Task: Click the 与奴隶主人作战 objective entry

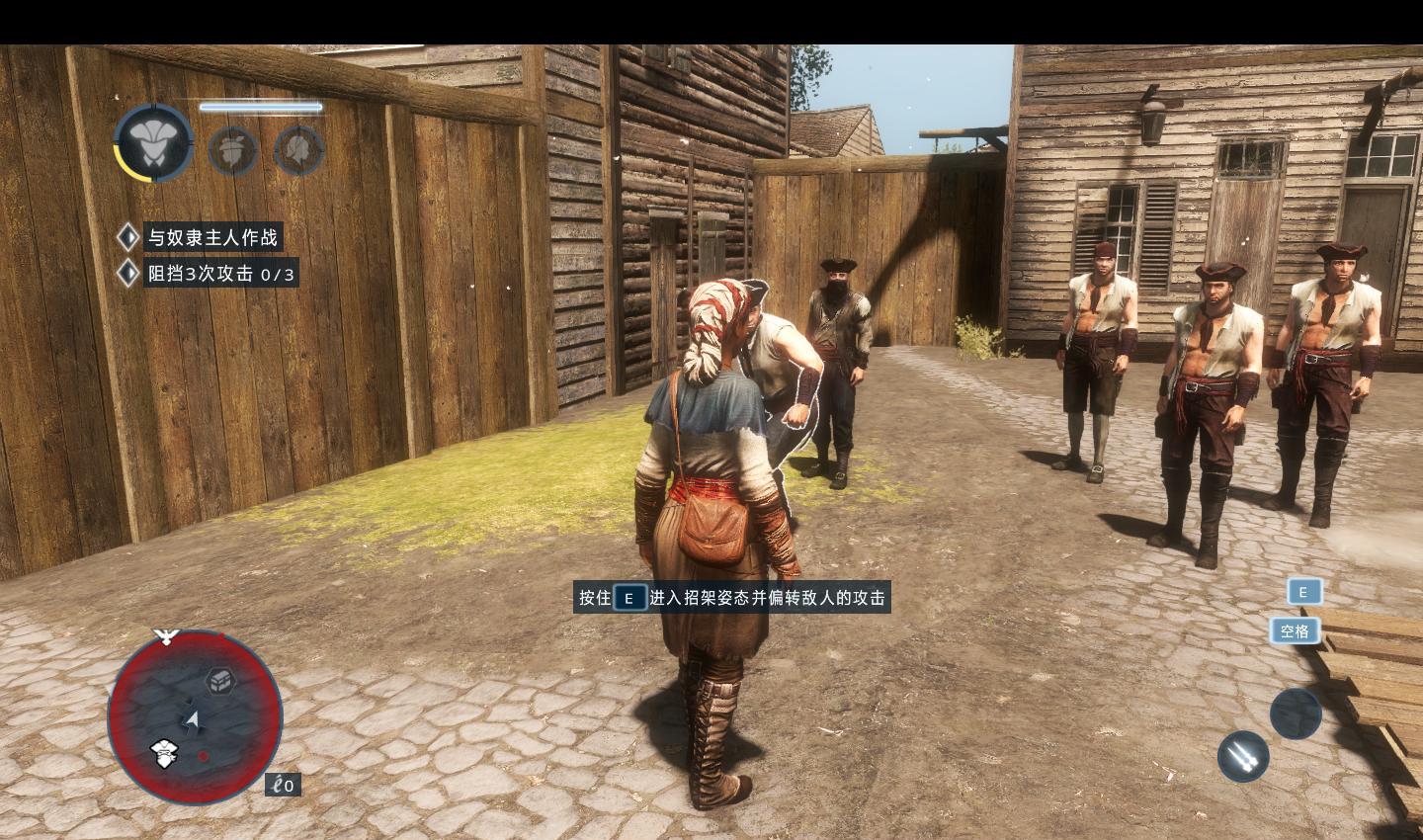Action: [211, 237]
